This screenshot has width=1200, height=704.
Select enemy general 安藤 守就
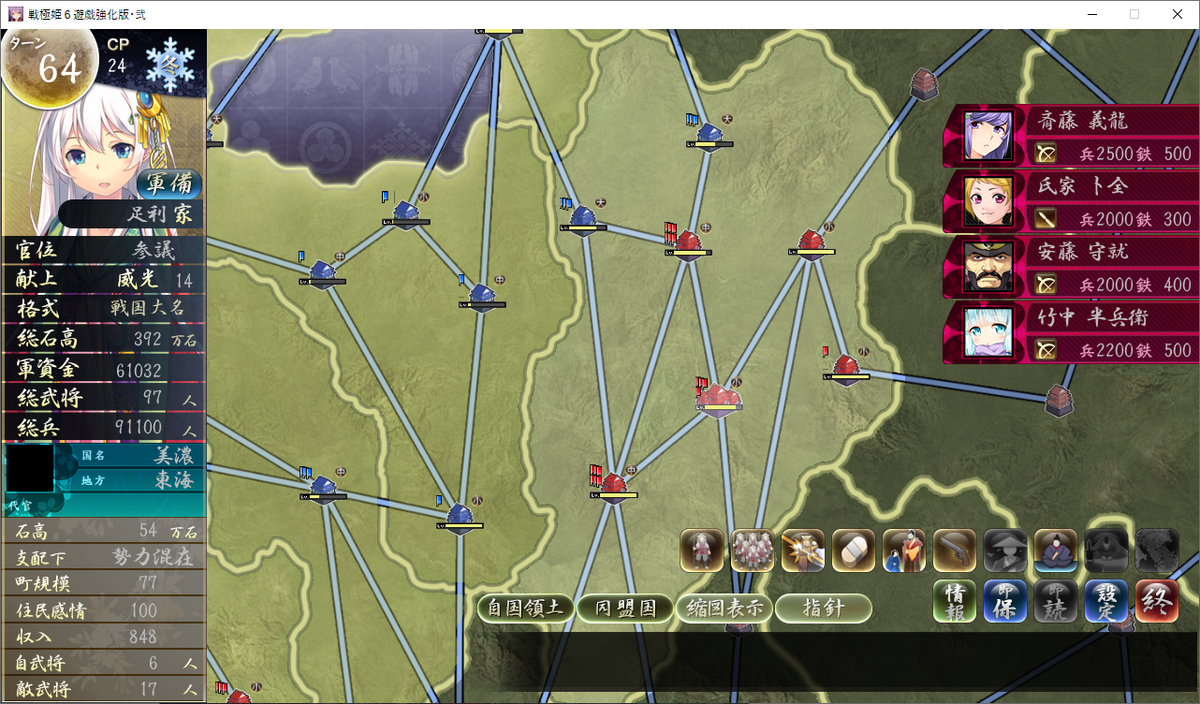[x=1072, y=267]
